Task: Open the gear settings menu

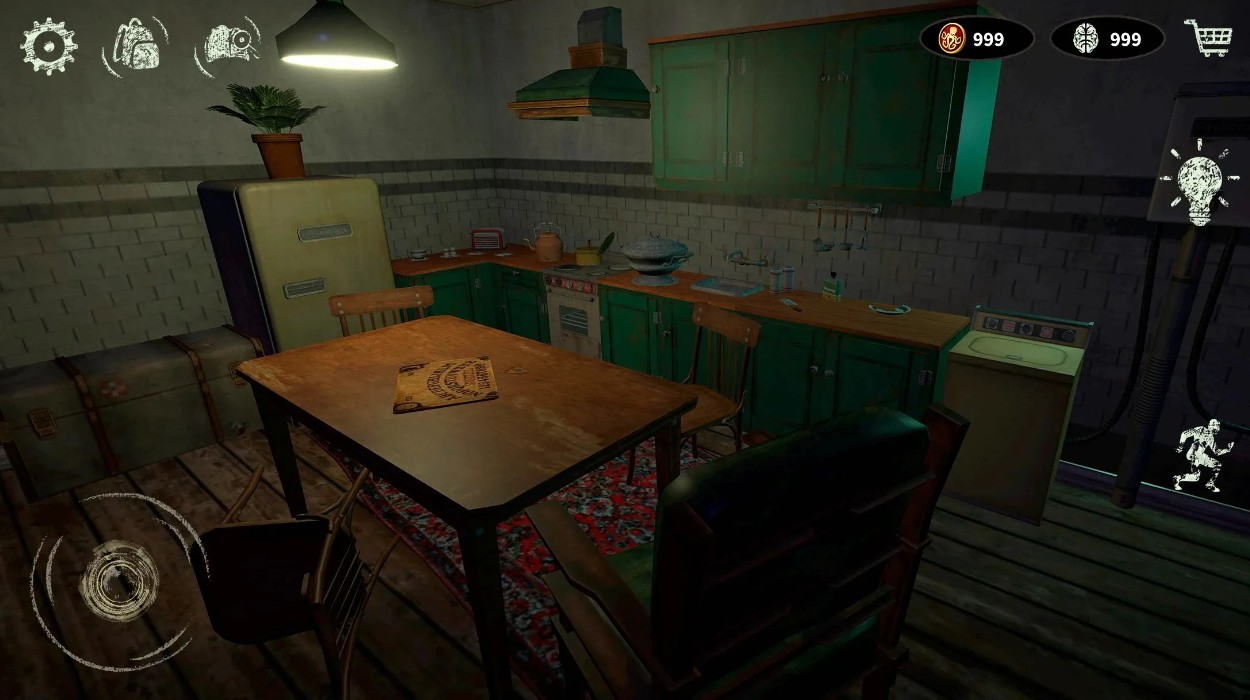Action: (48, 46)
